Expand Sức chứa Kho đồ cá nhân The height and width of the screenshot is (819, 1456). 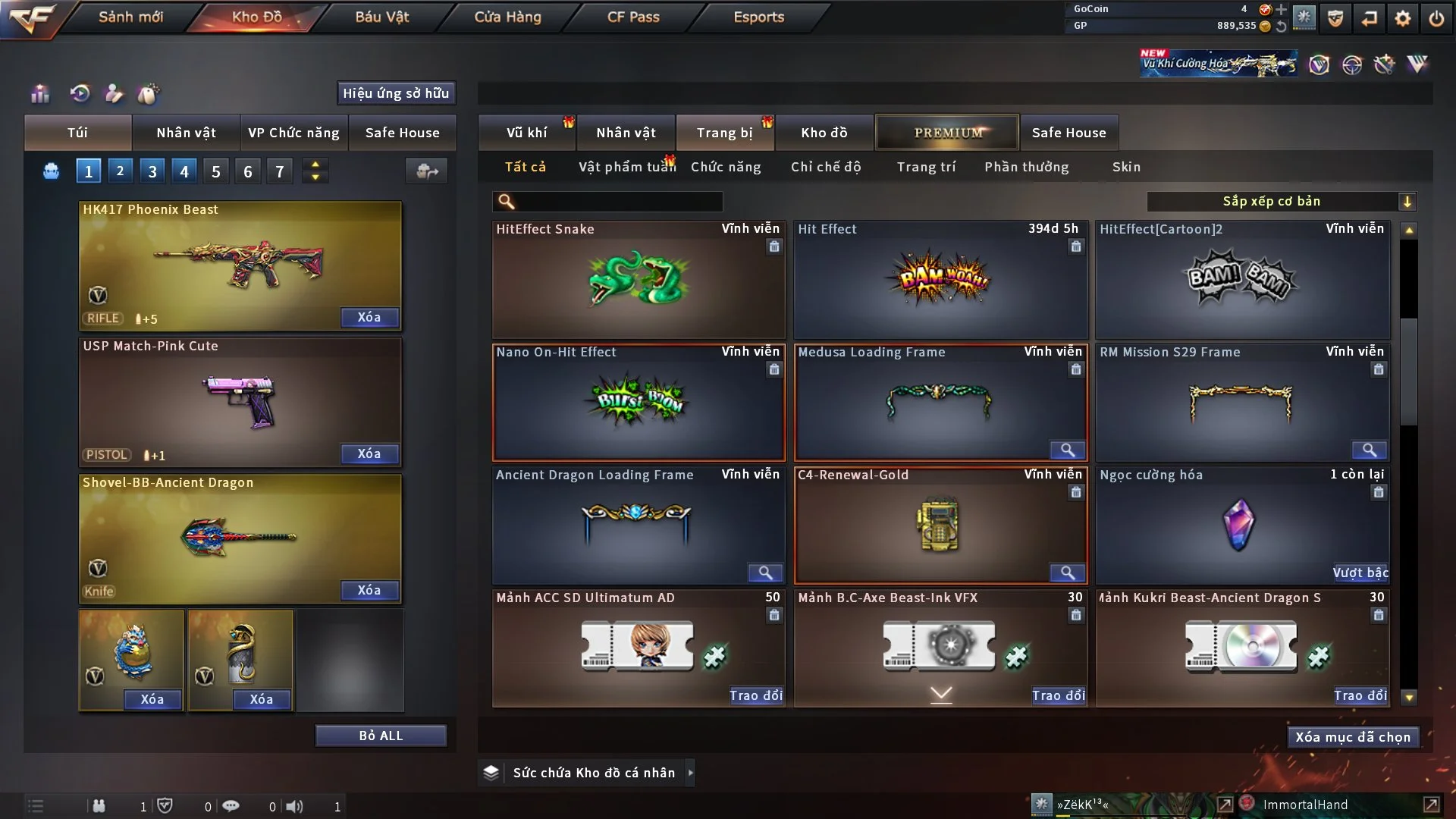(x=691, y=773)
